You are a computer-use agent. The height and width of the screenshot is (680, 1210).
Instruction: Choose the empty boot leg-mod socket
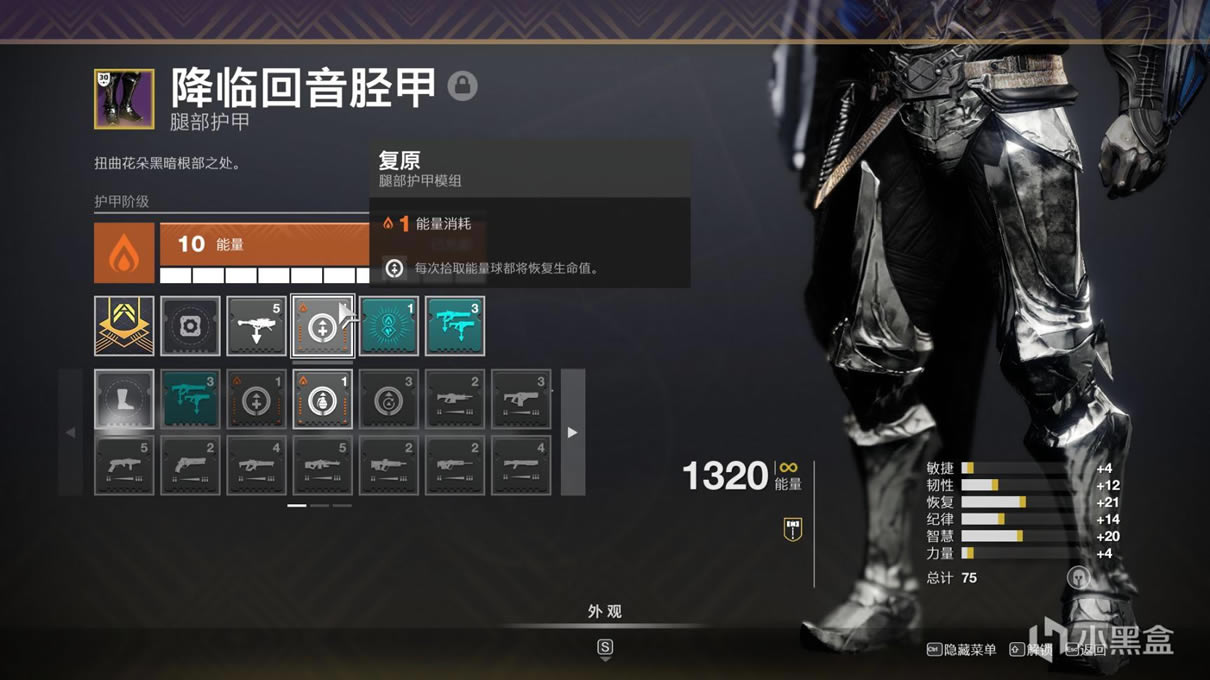[x=124, y=400]
